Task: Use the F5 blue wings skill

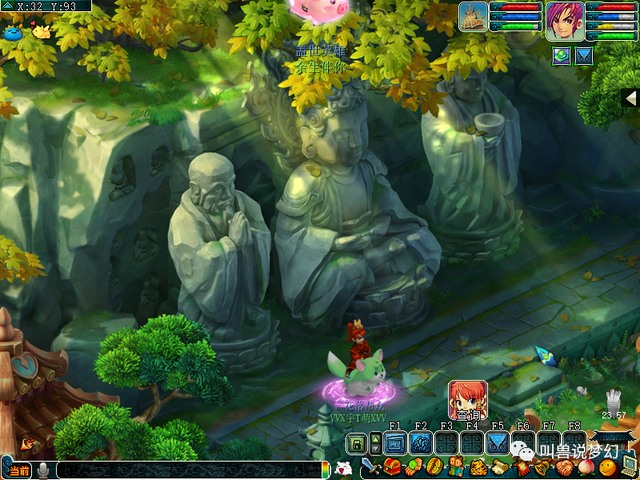Action: (x=497, y=442)
